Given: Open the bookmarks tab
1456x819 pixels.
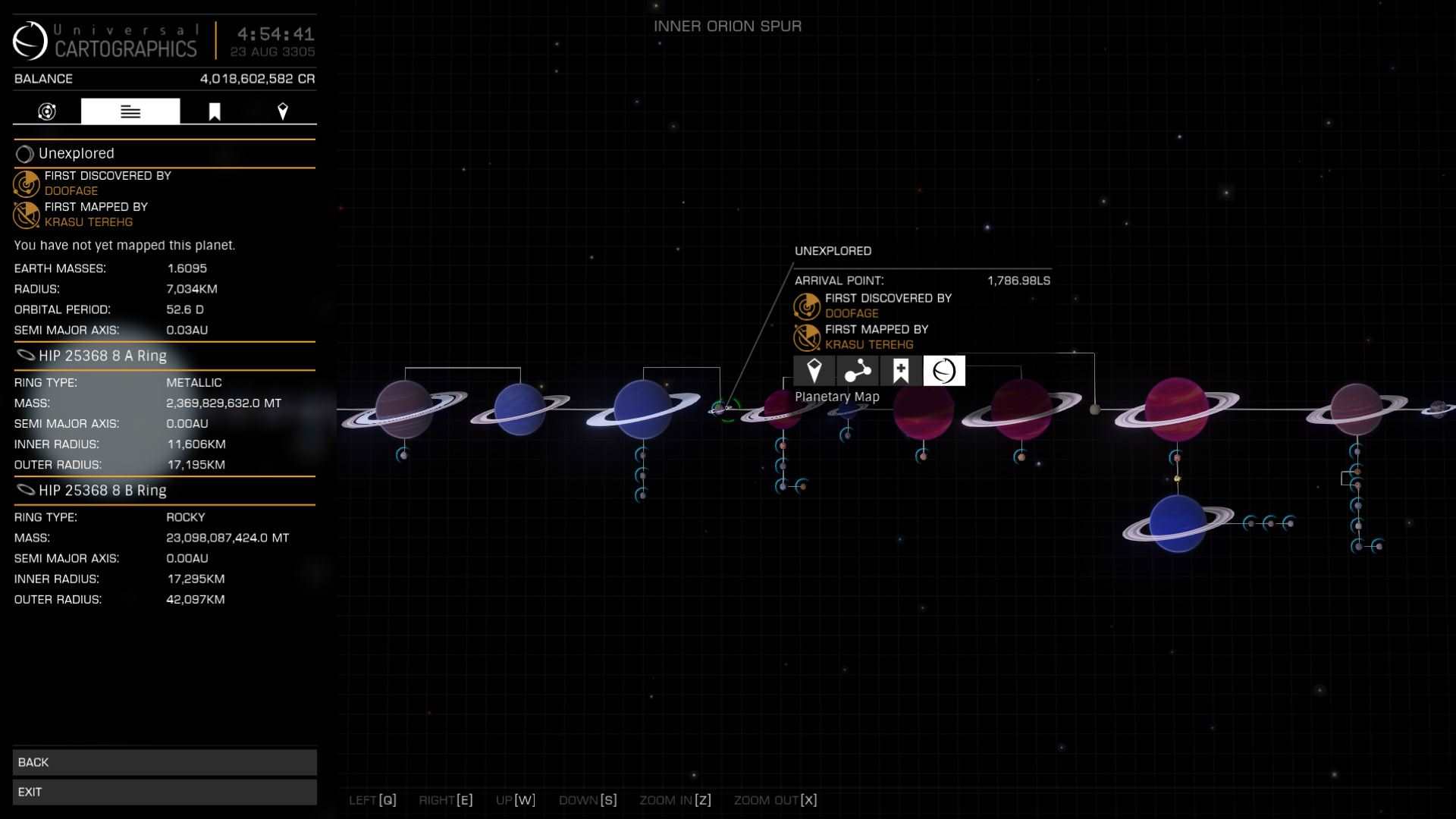Looking at the screenshot, I should point(215,111).
